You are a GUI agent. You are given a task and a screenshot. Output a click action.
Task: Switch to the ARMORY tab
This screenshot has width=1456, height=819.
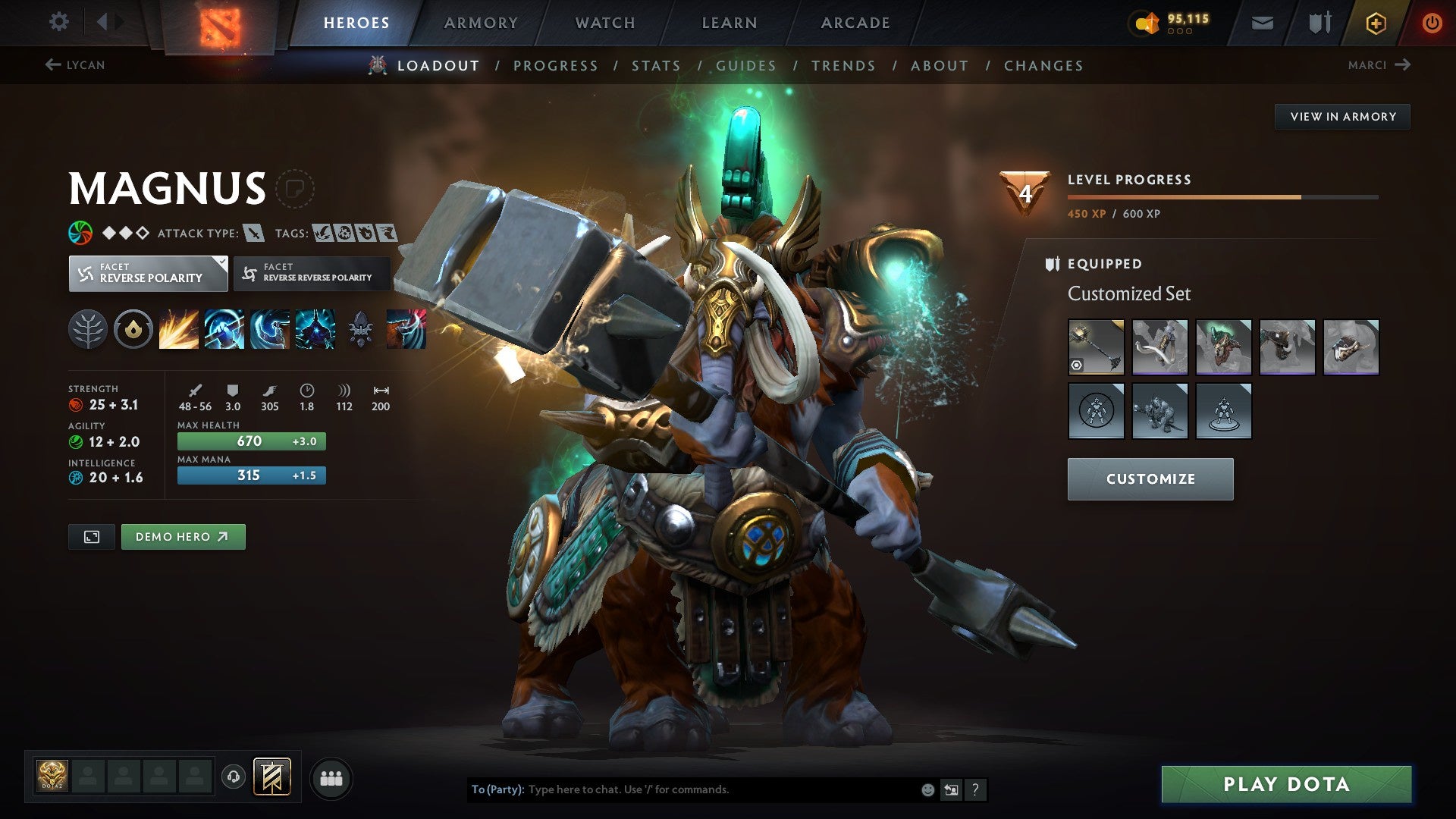482,22
